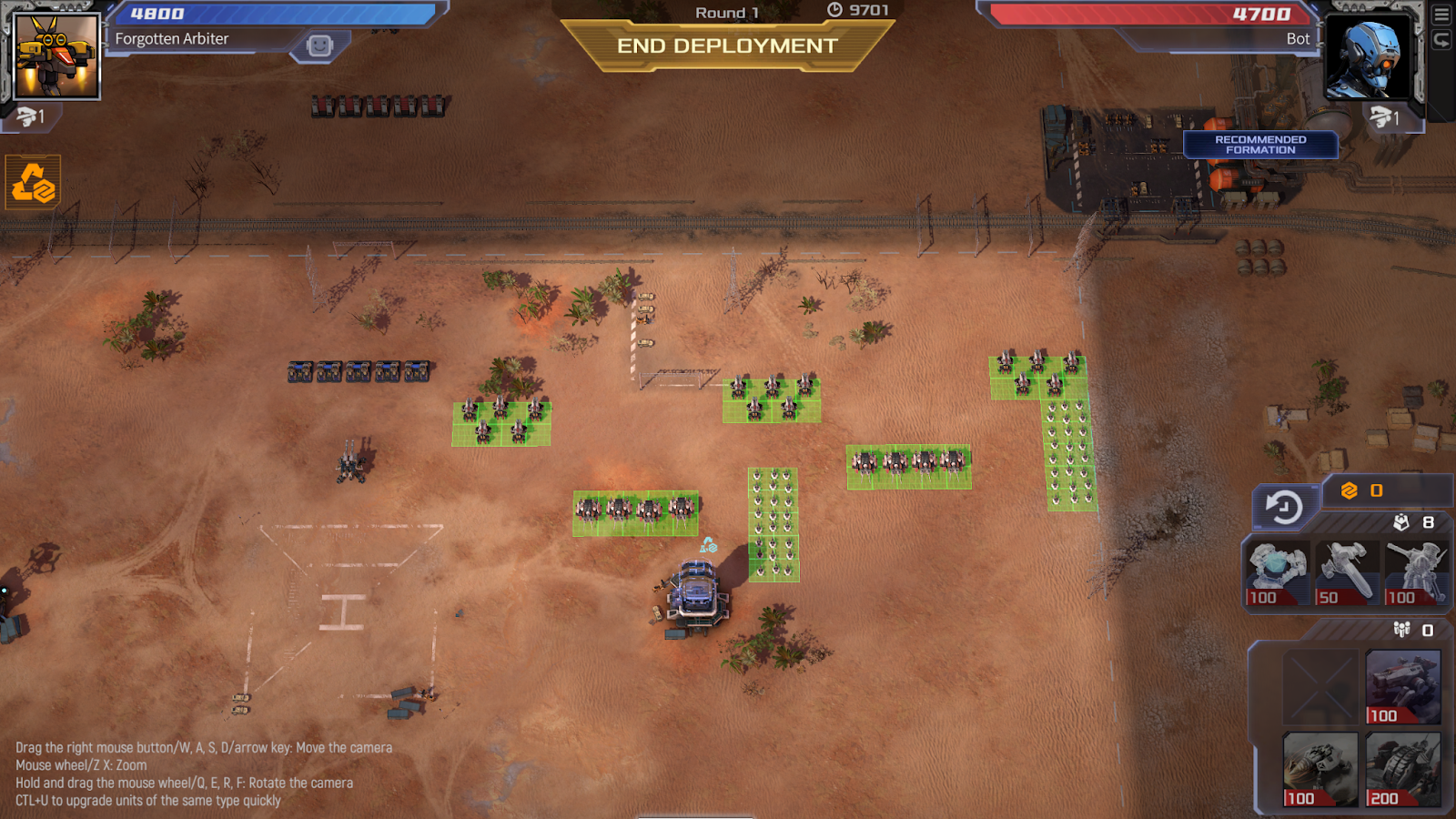Viewport: 1456px width, 819px height.
Task: Open the hamburger menu
Action: tap(1441, 15)
